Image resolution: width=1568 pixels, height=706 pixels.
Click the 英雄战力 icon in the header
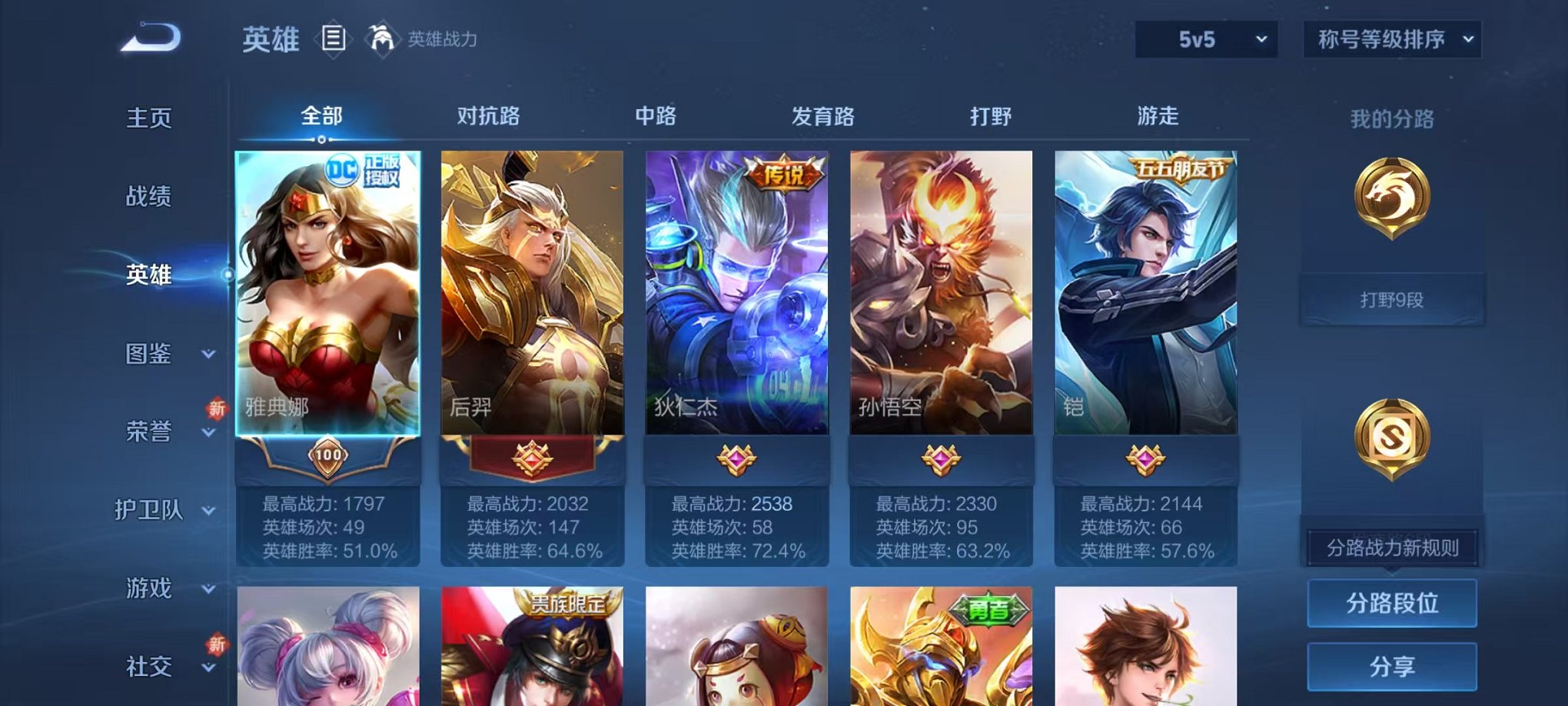tap(382, 35)
